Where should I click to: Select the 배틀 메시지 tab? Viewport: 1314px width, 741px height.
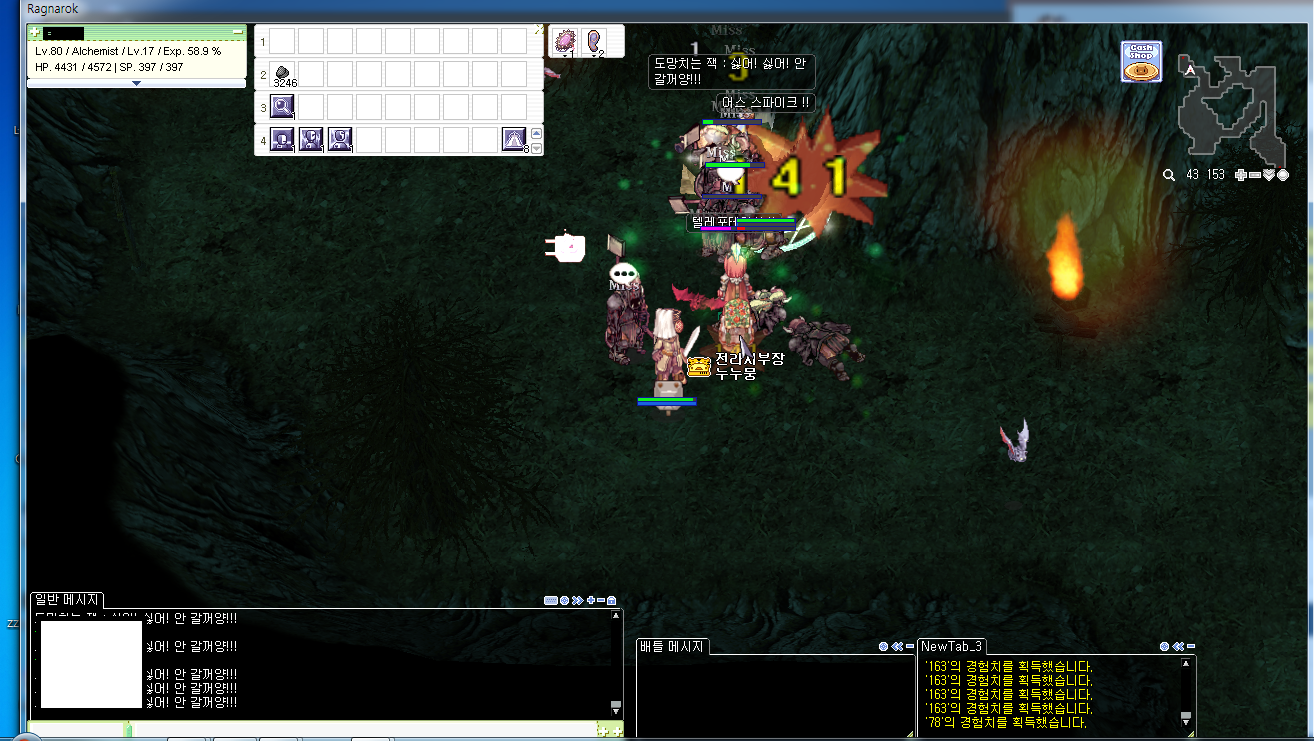click(x=673, y=646)
